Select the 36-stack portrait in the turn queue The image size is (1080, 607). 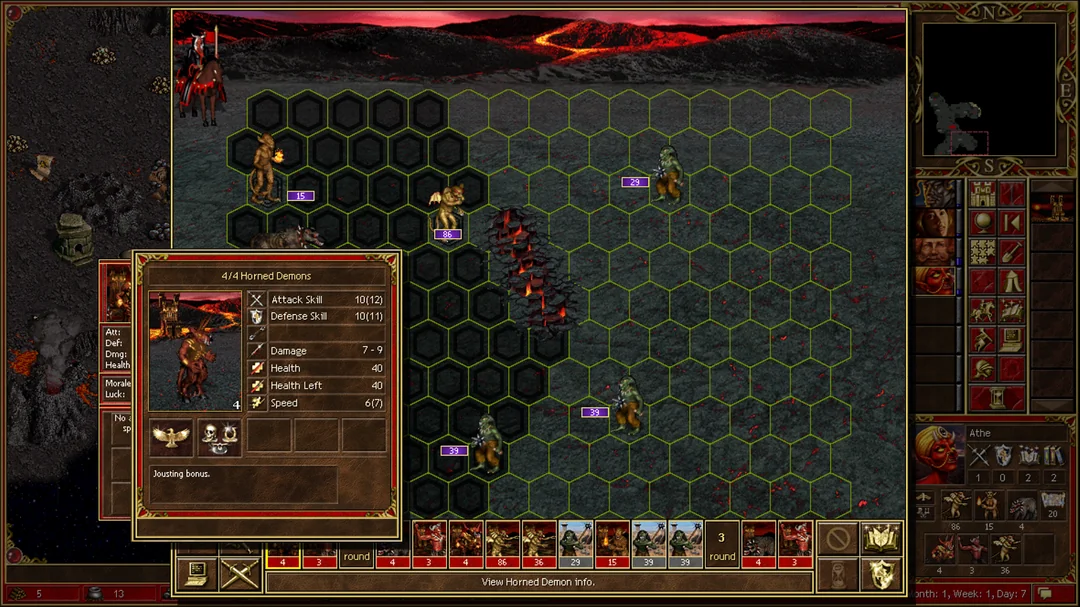tap(539, 545)
